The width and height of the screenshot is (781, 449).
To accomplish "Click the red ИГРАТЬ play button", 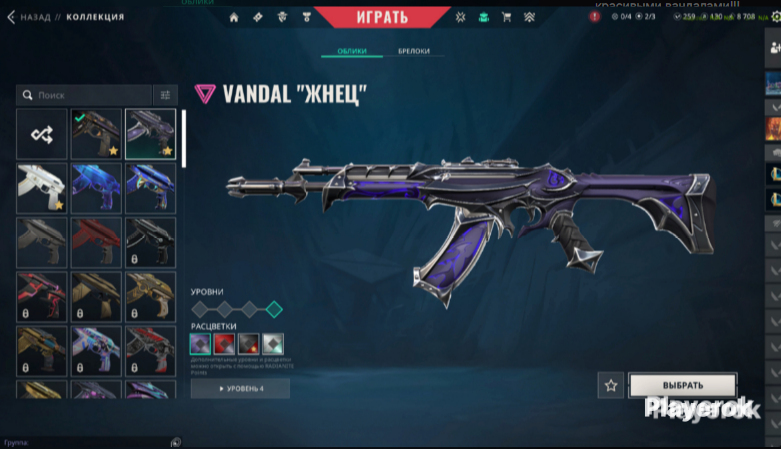I will [383, 17].
